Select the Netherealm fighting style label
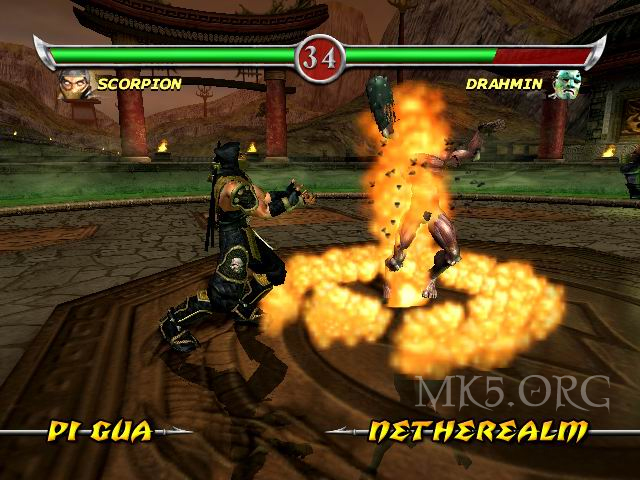Viewport: 640px width, 480px height. click(x=478, y=432)
